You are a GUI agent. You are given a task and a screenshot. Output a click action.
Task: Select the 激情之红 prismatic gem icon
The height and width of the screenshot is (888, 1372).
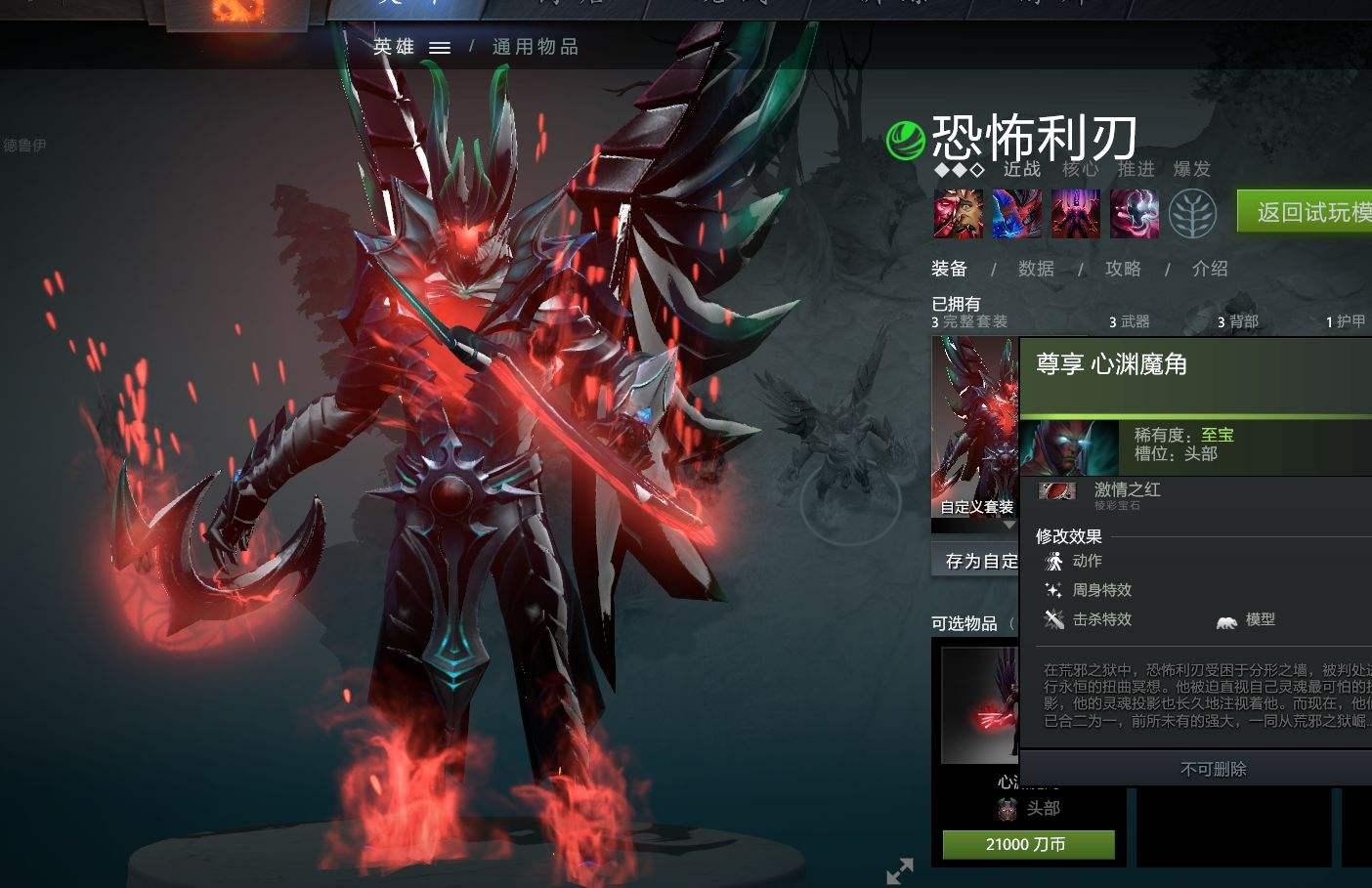[1056, 491]
